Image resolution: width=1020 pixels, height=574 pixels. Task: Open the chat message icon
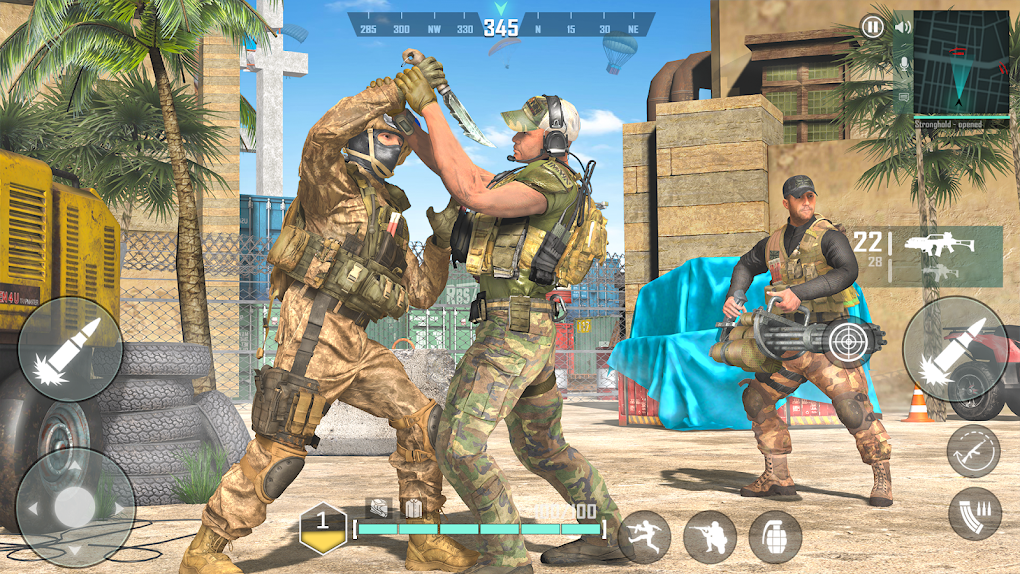pyautogui.click(x=903, y=97)
